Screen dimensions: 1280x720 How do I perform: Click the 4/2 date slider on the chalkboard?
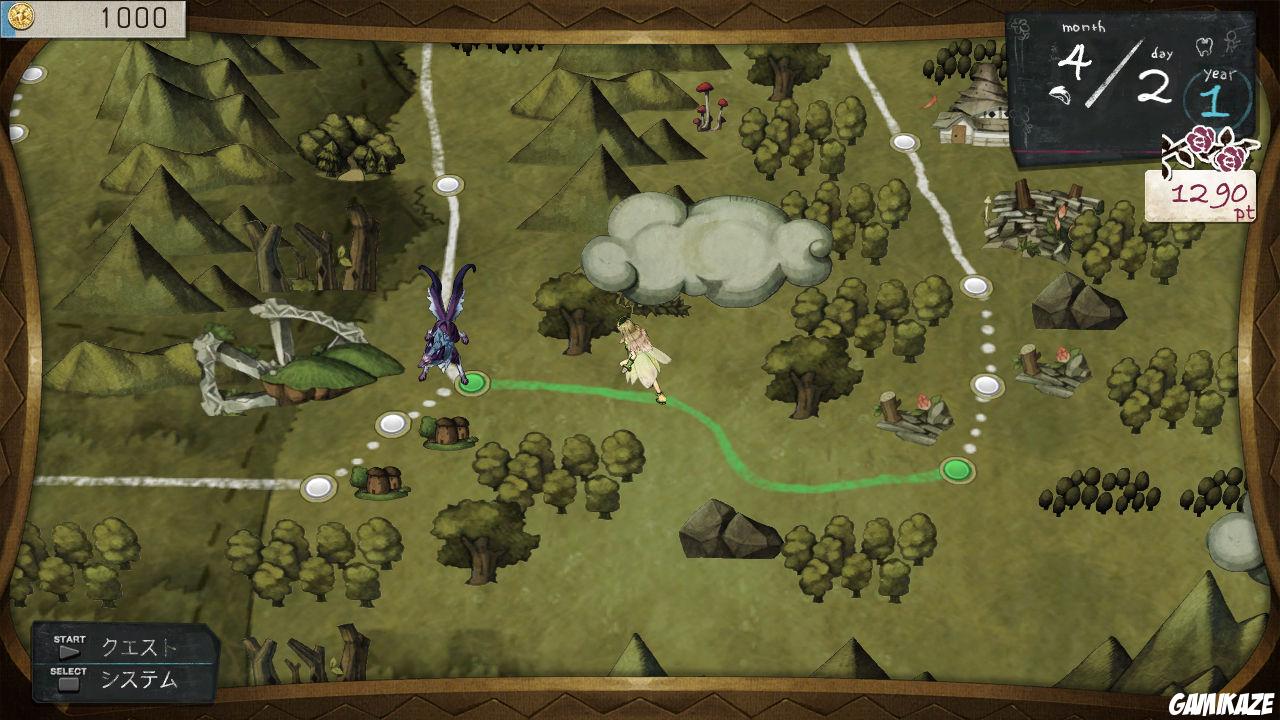(x=1112, y=74)
